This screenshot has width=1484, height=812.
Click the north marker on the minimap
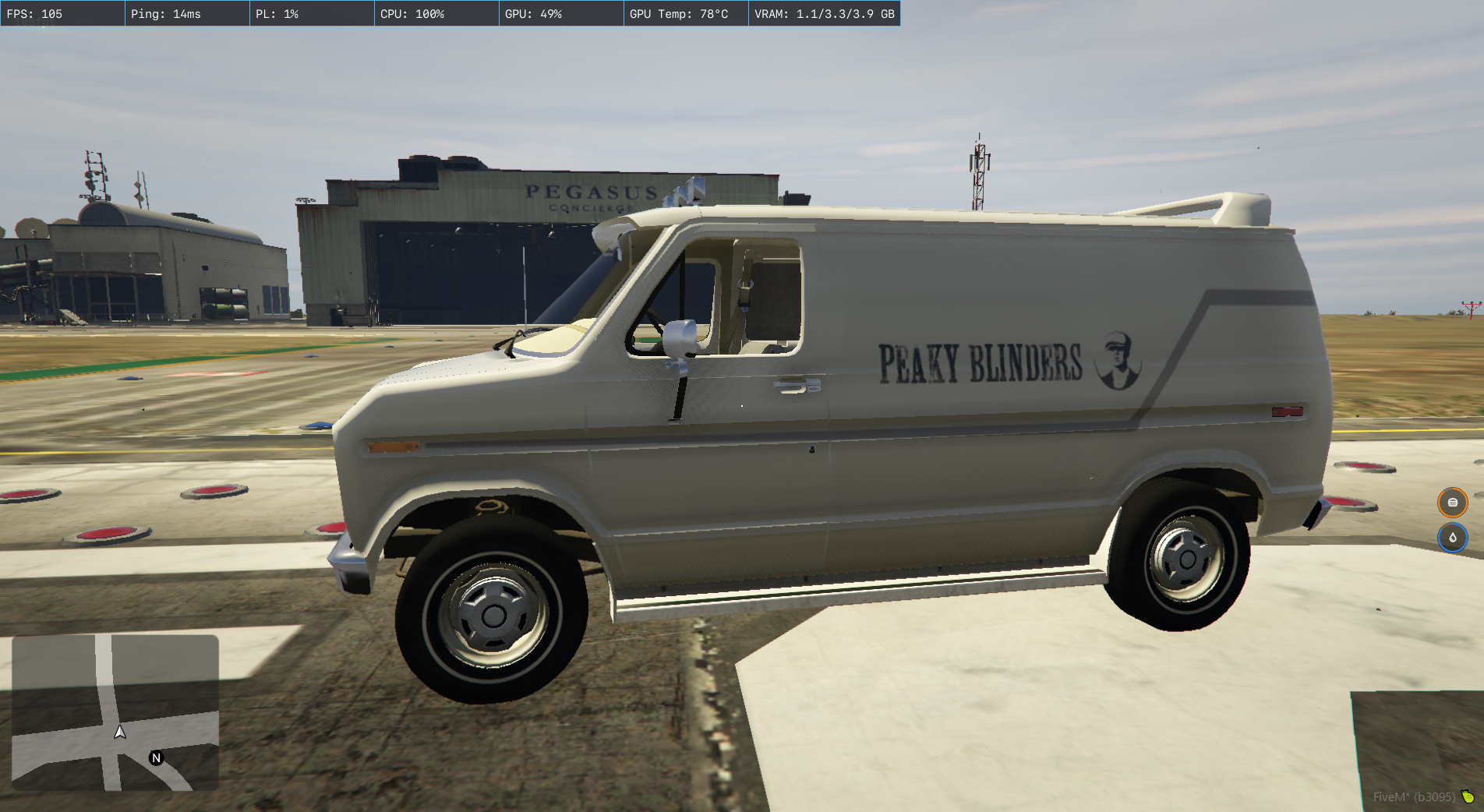pyautogui.click(x=157, y=757)
